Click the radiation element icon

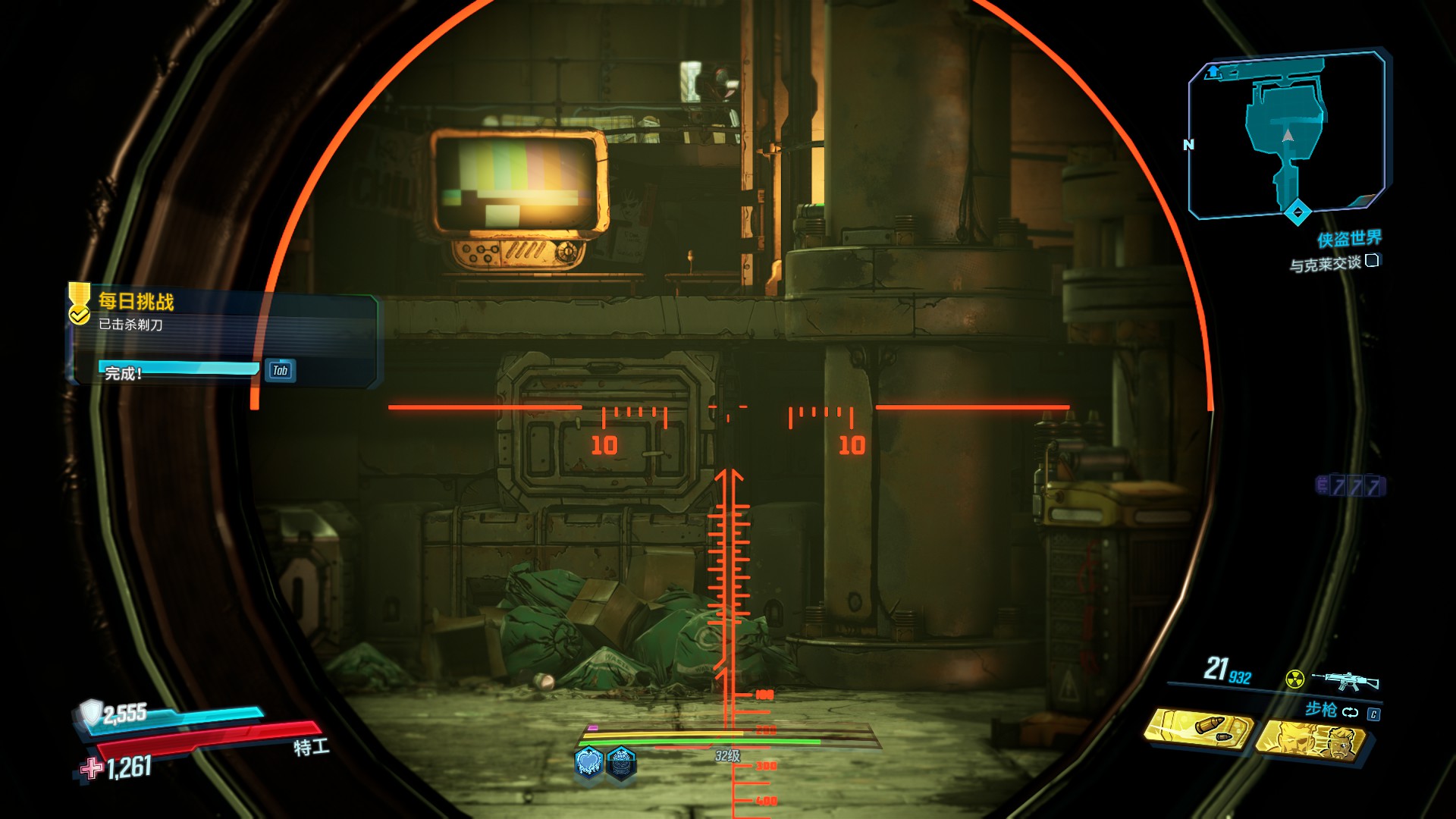1294,679
